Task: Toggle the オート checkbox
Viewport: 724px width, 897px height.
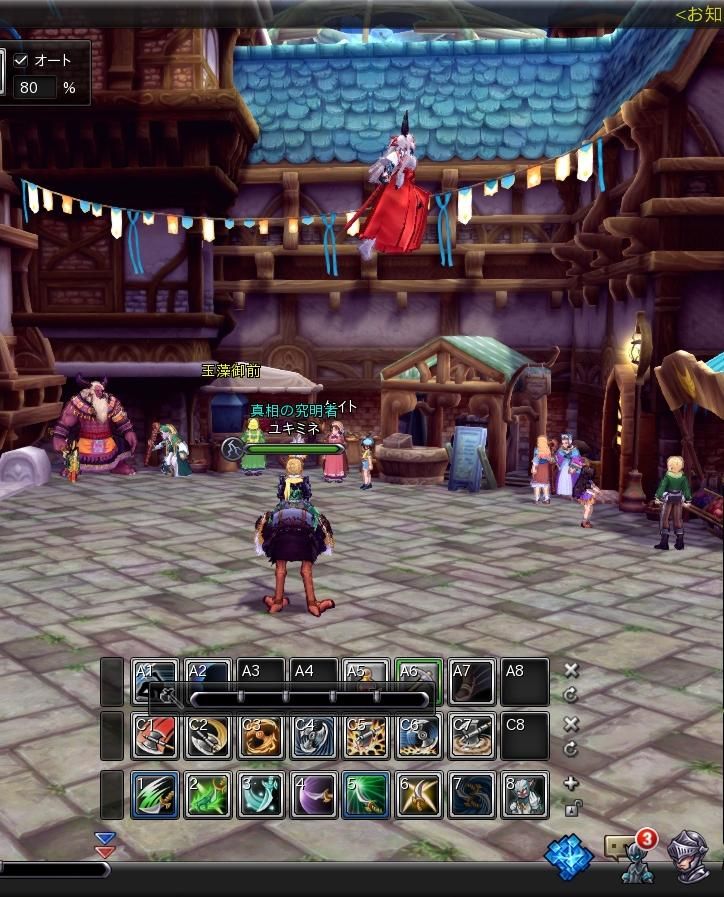Action: (21, 60)
